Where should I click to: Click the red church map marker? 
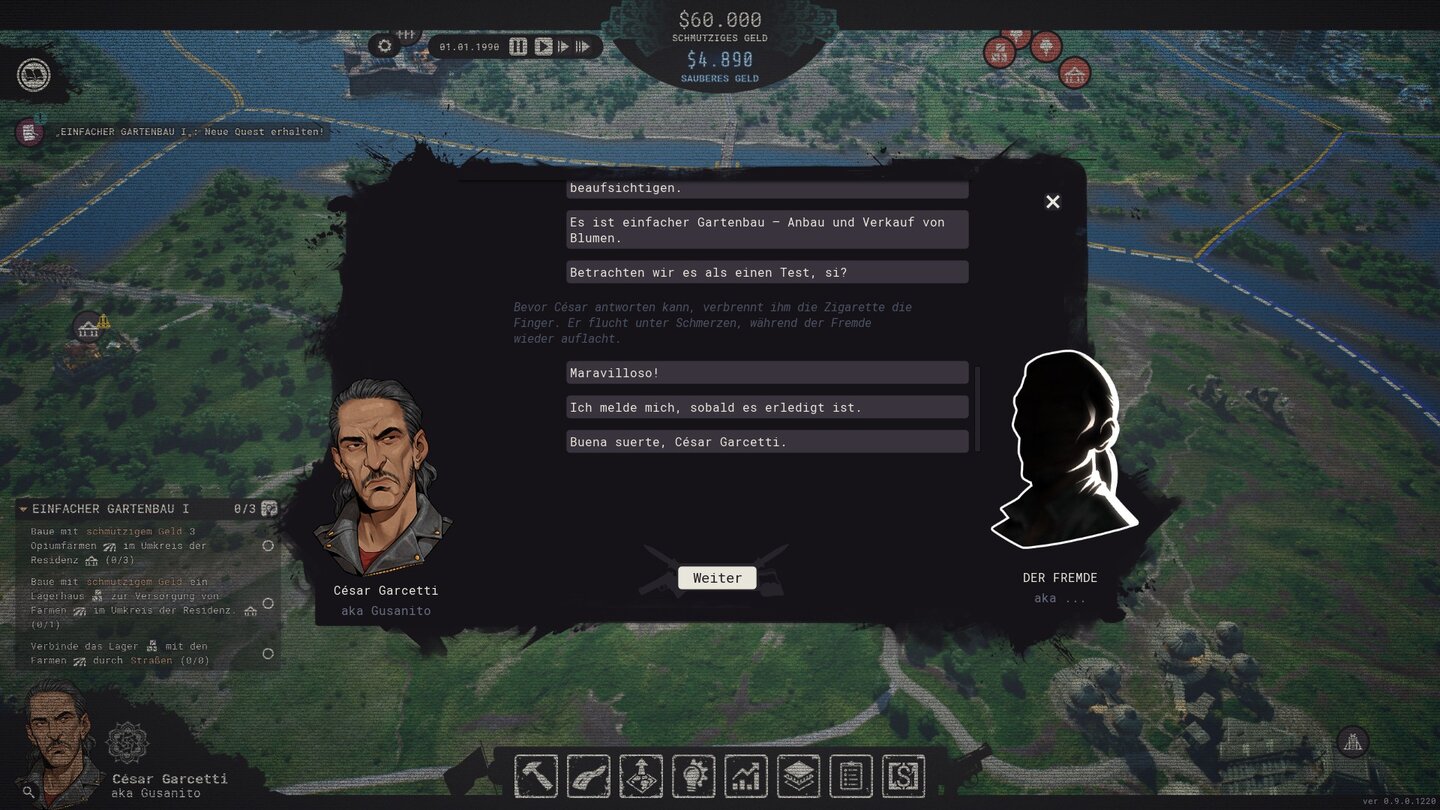point(1075,72)
